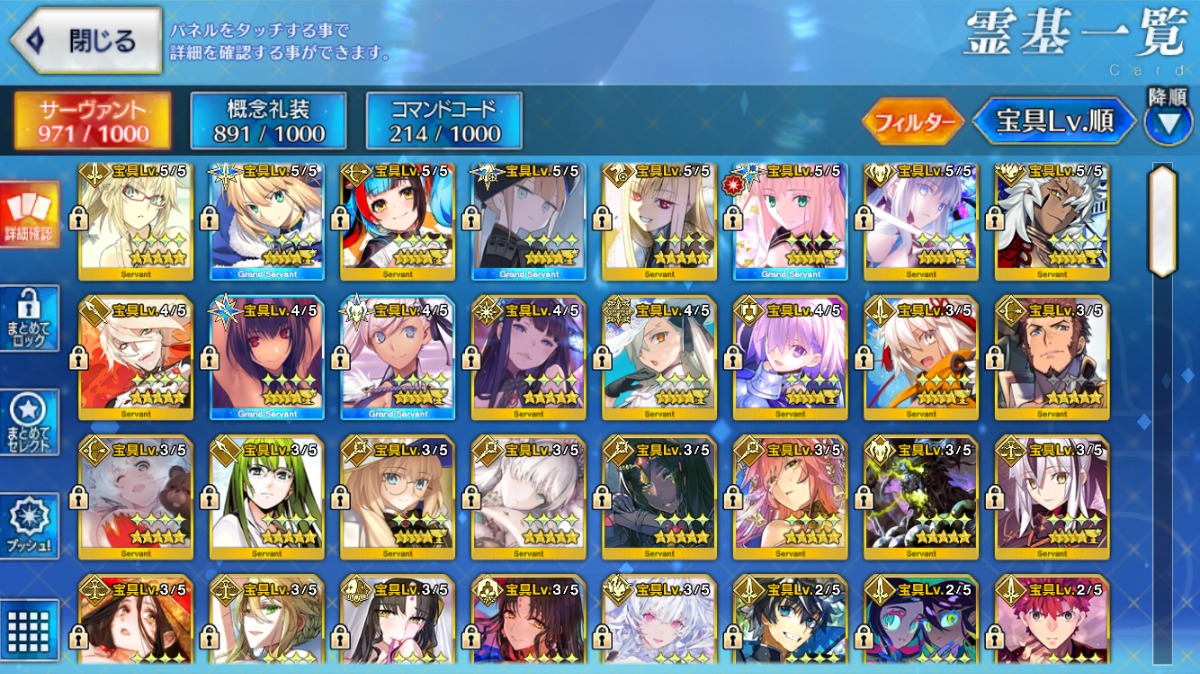Change sort order via 宝具Lv.順 button
This screenshot has width=1200, height=674.
1055,122
